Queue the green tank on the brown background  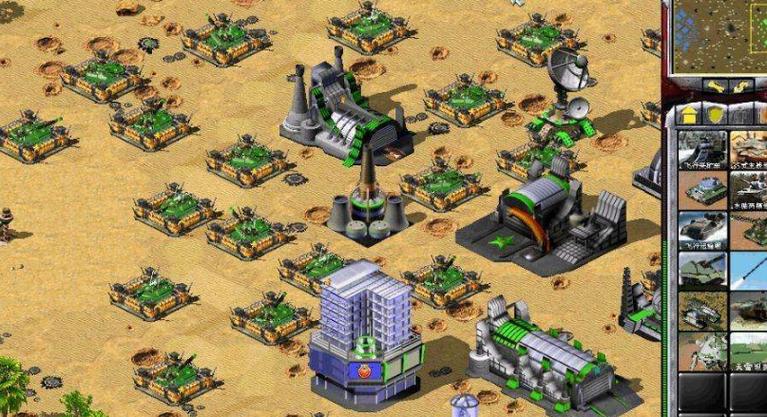702,188
